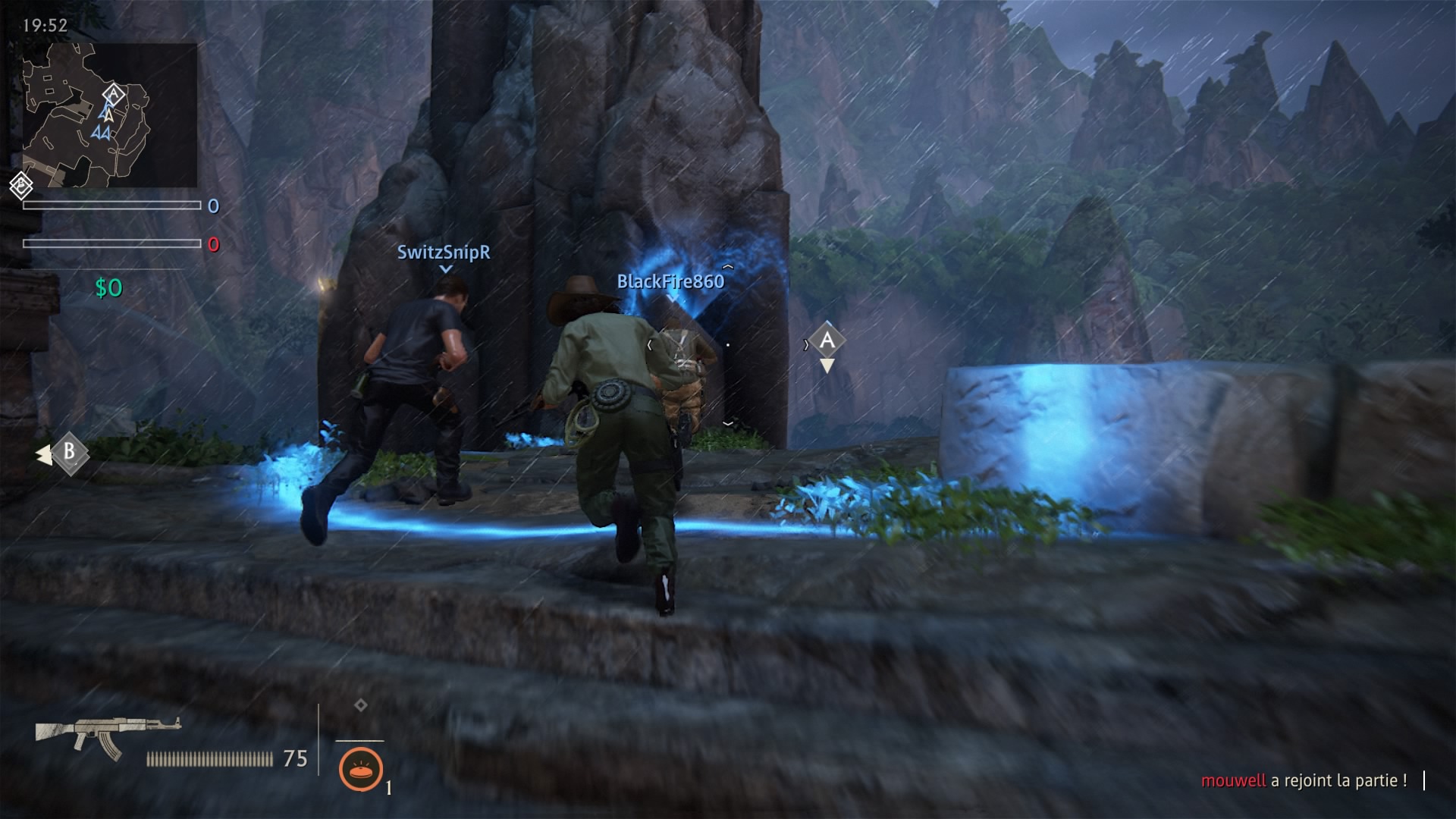Select the BlackFire860 player nametag

(x=670, y=279)
